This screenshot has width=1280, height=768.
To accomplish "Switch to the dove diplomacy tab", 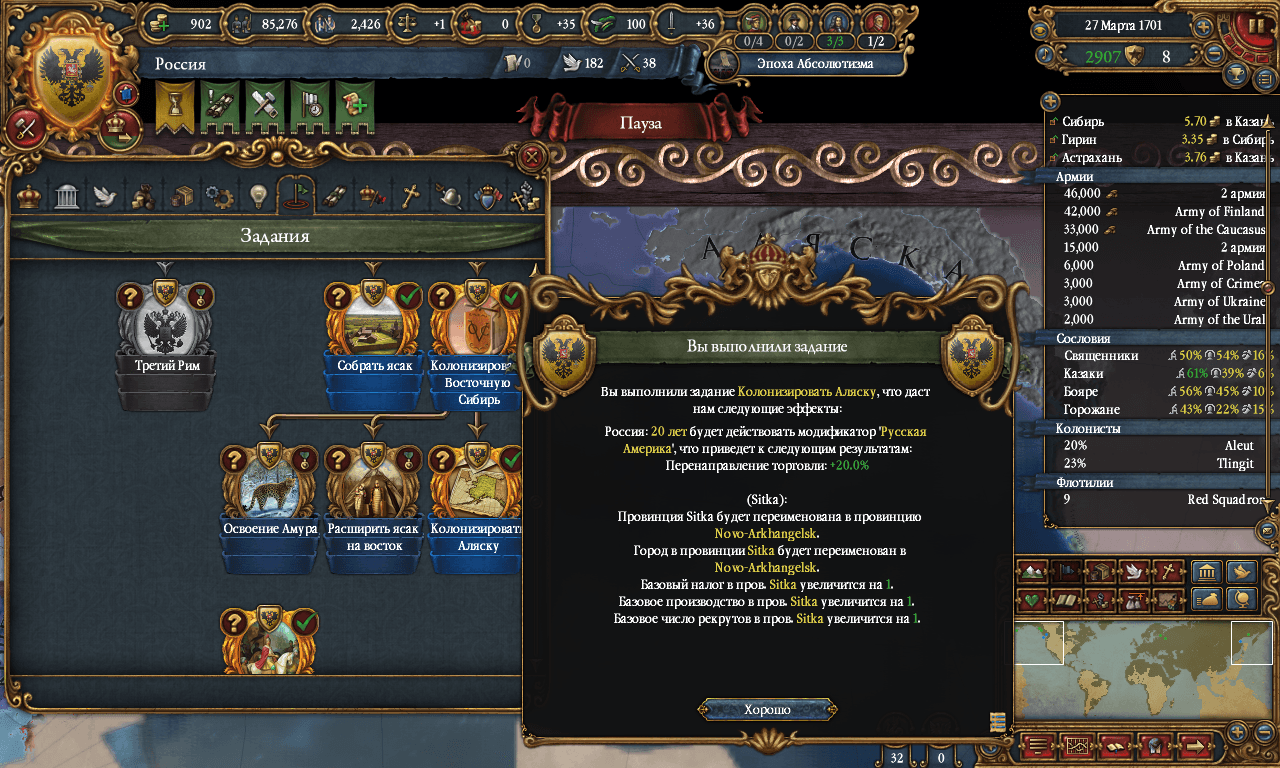I will [105, 196].
